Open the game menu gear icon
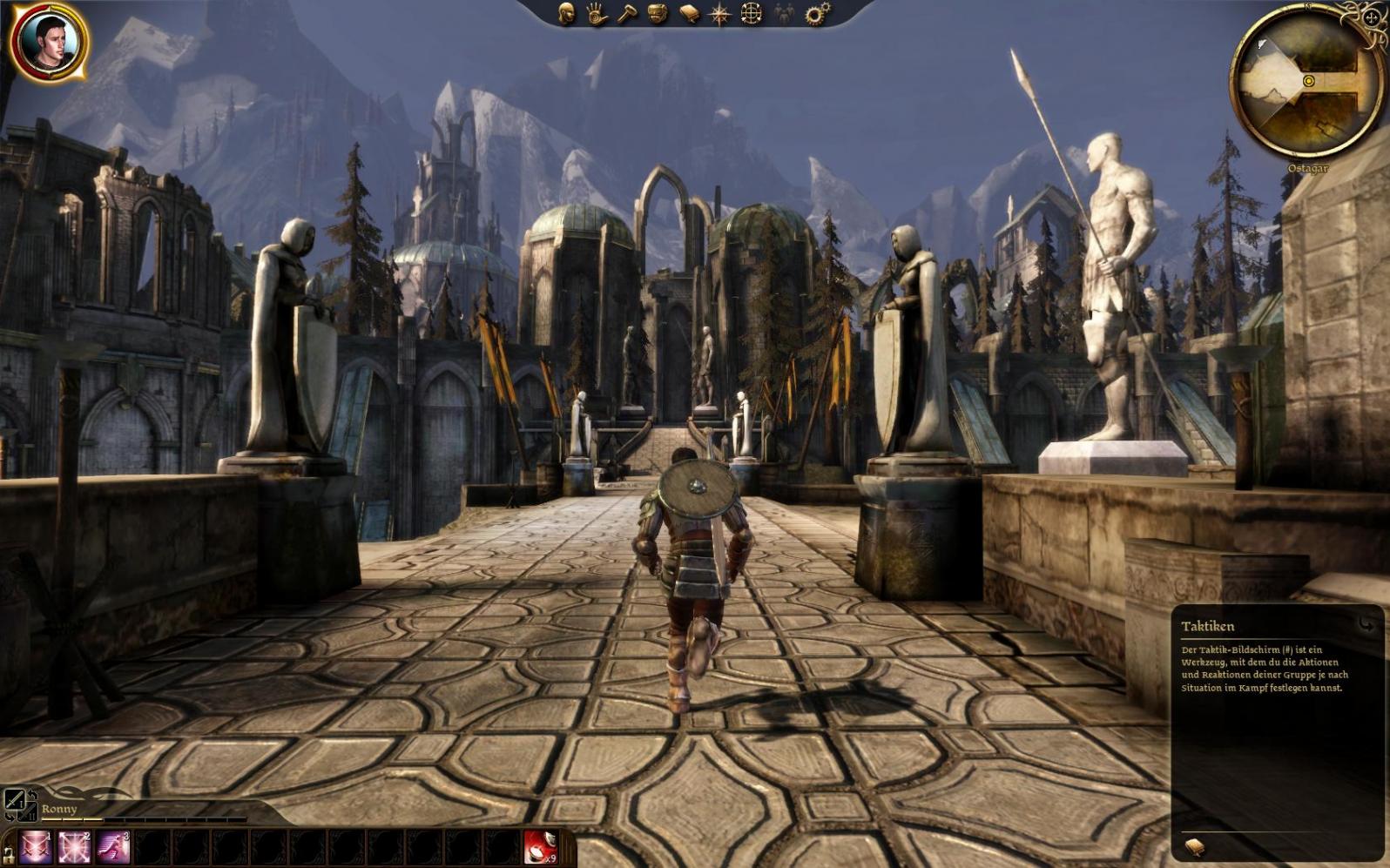Image resolution: width=1390 pixels, height=868 pixels. (817, 14)
